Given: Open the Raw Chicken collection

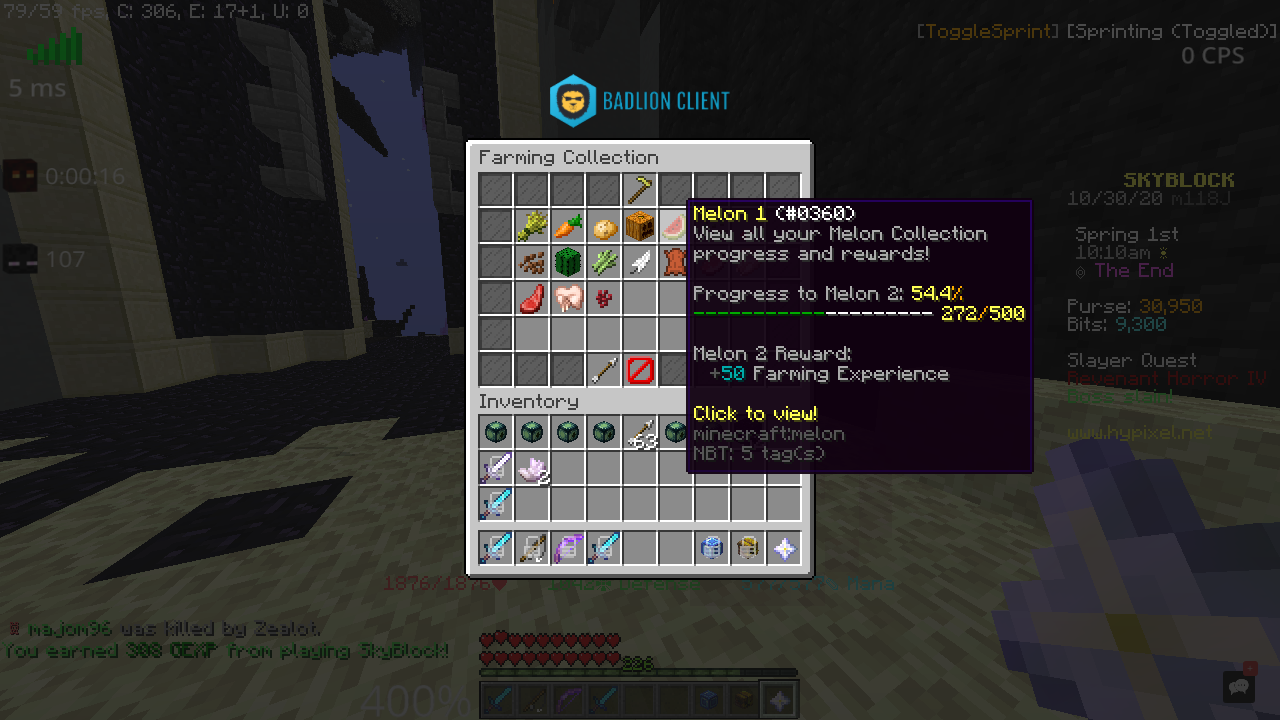Looking at the screenshot, I should click(569, 297).
